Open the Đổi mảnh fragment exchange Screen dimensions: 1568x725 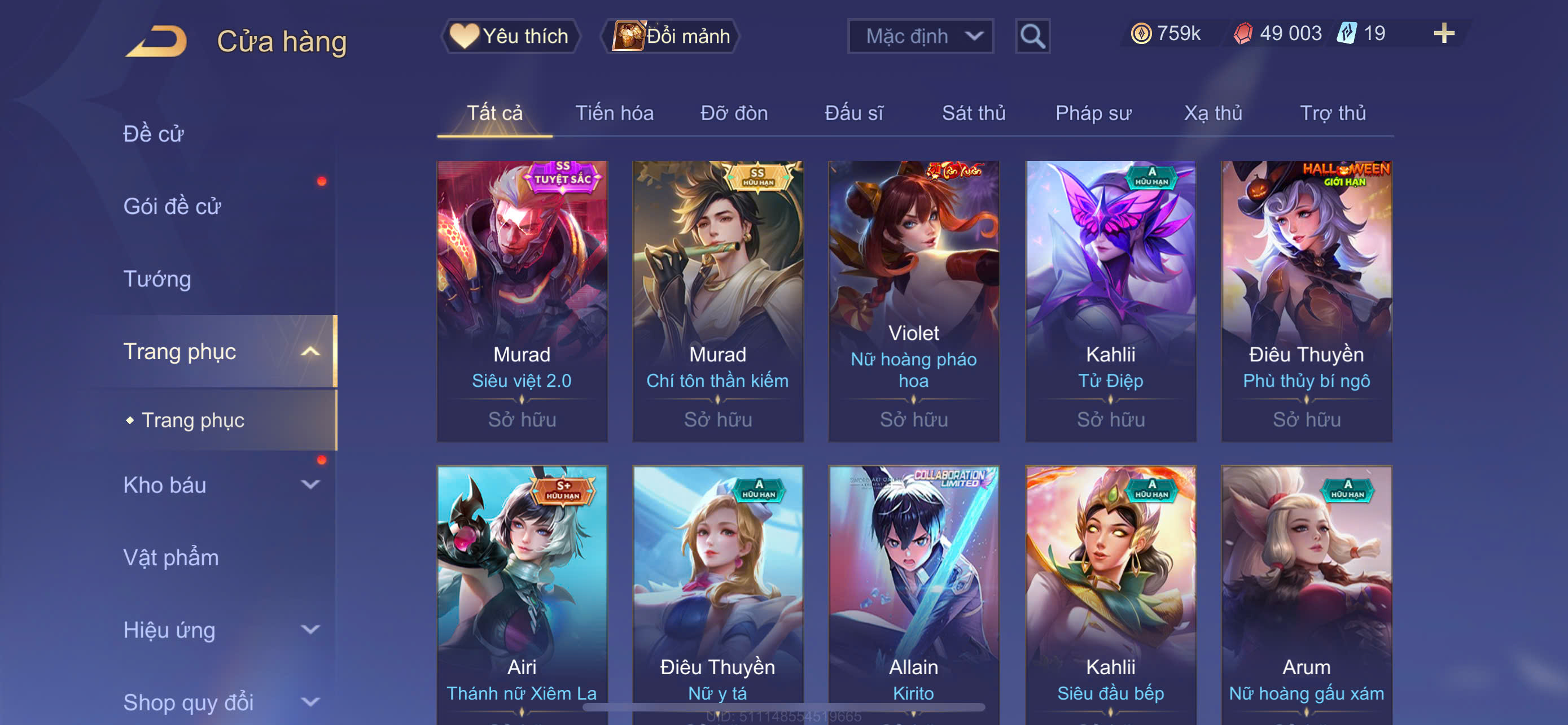(671, 36)
